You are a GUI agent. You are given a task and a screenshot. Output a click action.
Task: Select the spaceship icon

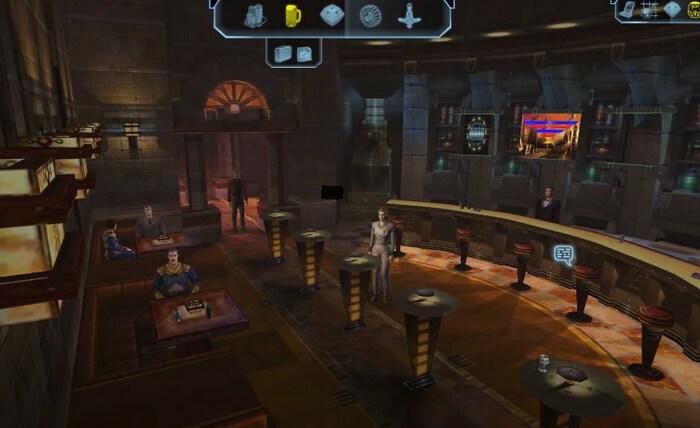409,15
